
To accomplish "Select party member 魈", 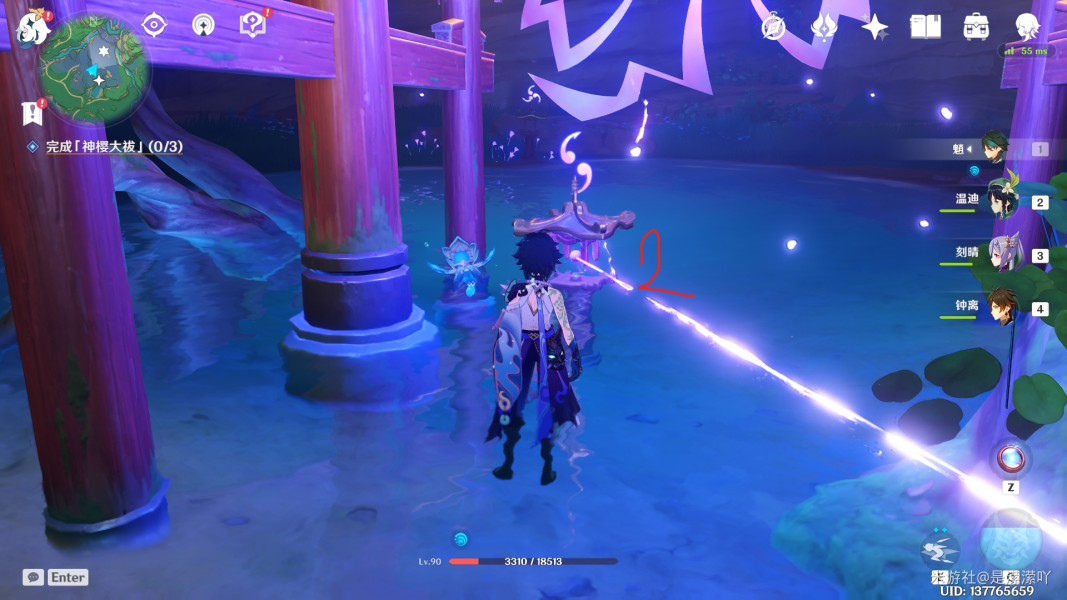I will (x=993, y=149).
